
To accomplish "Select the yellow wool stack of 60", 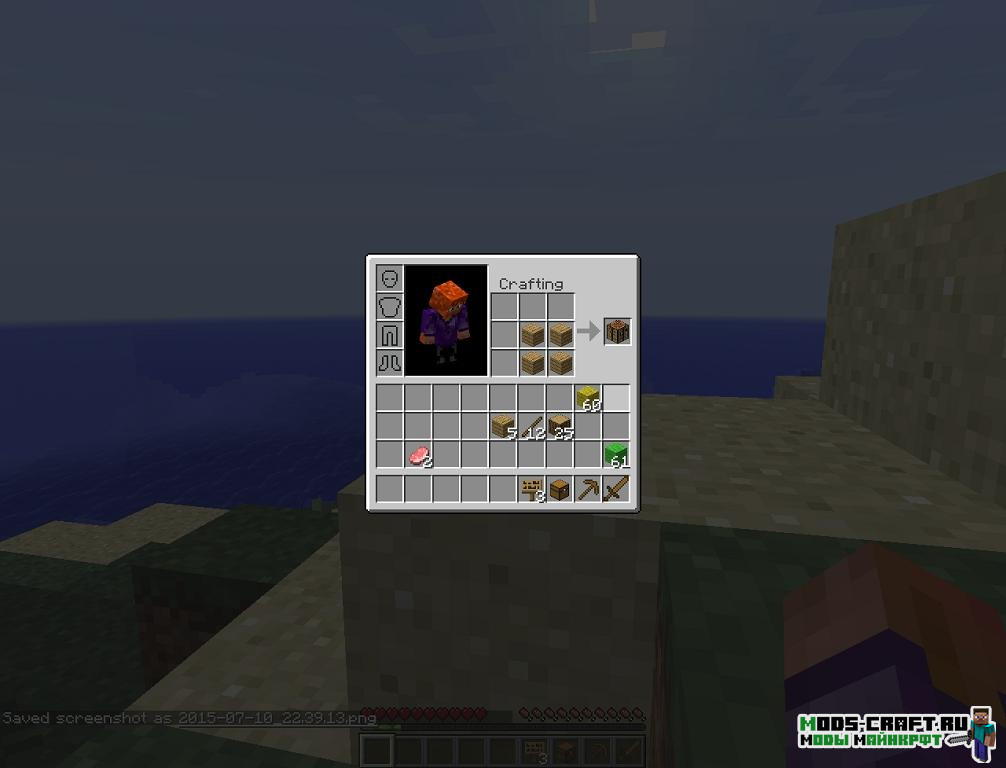I will pyautogui.click(x=588, y=398).
